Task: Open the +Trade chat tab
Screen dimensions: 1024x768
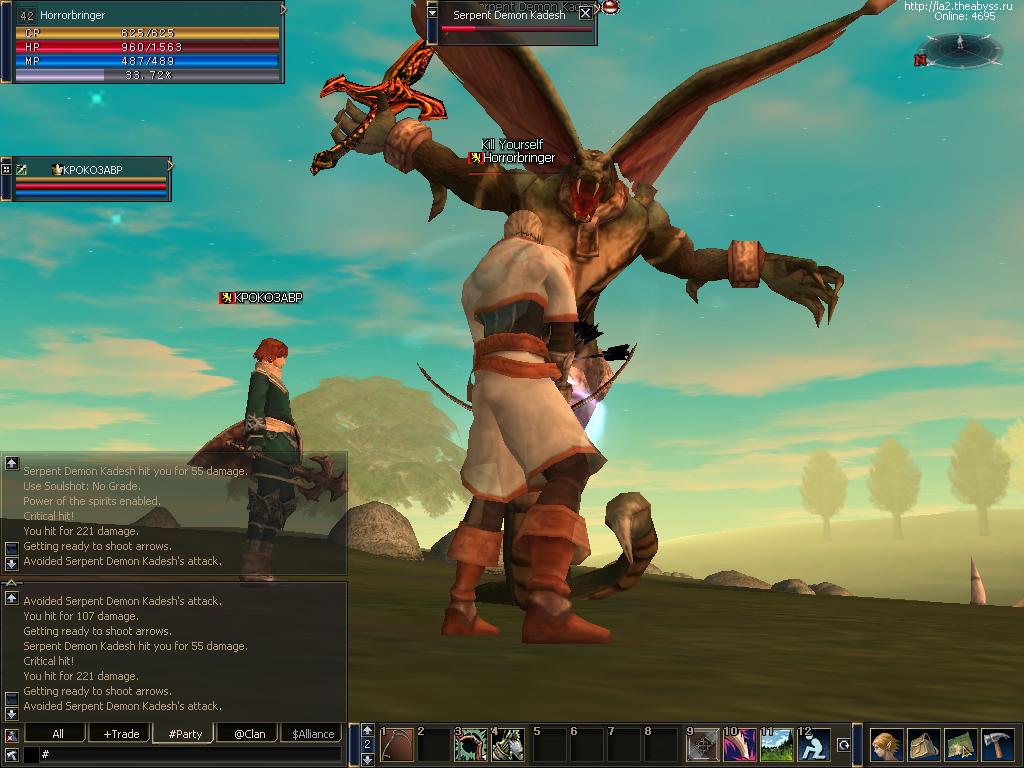Action: click(121, 734)
